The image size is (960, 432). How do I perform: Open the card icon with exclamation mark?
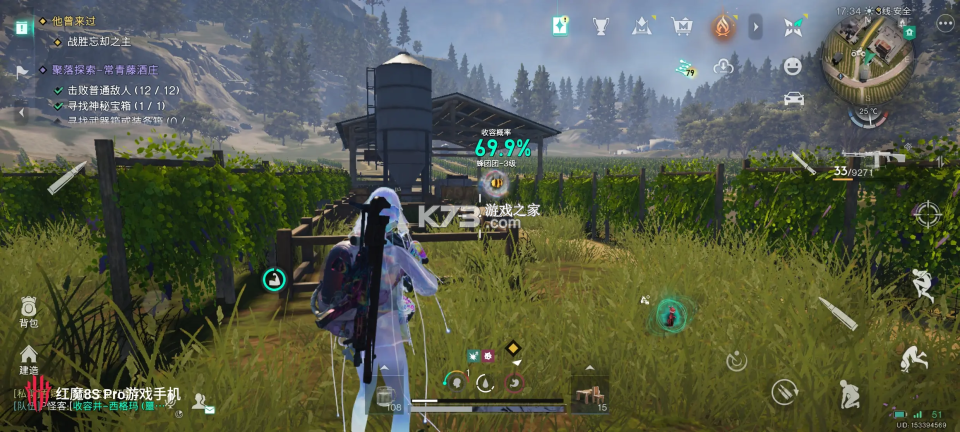pyautogui.click(x=561, y=26)
